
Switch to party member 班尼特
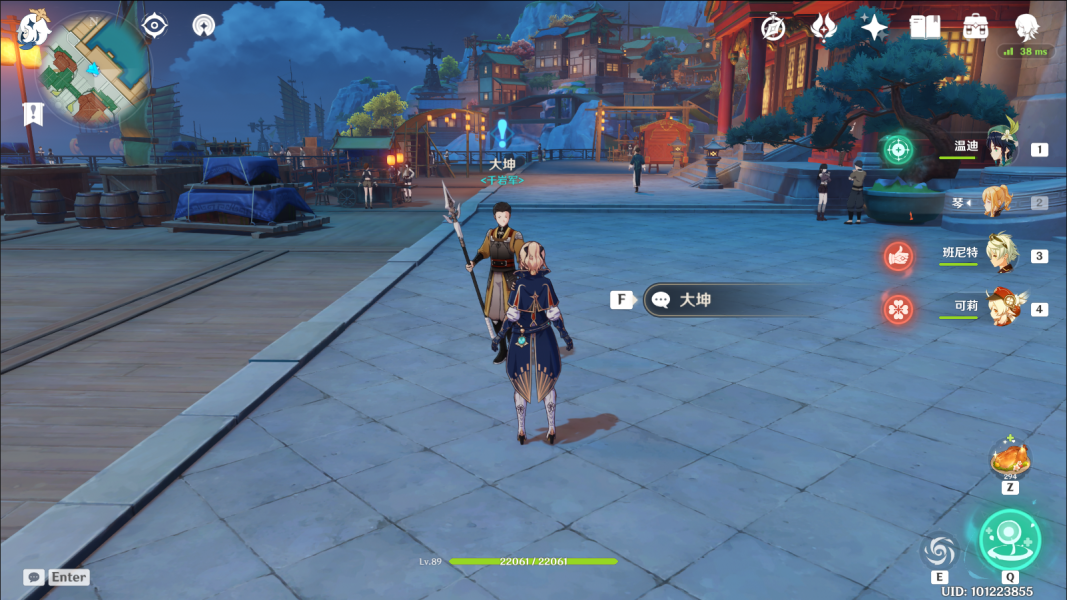coord(1000,255)
